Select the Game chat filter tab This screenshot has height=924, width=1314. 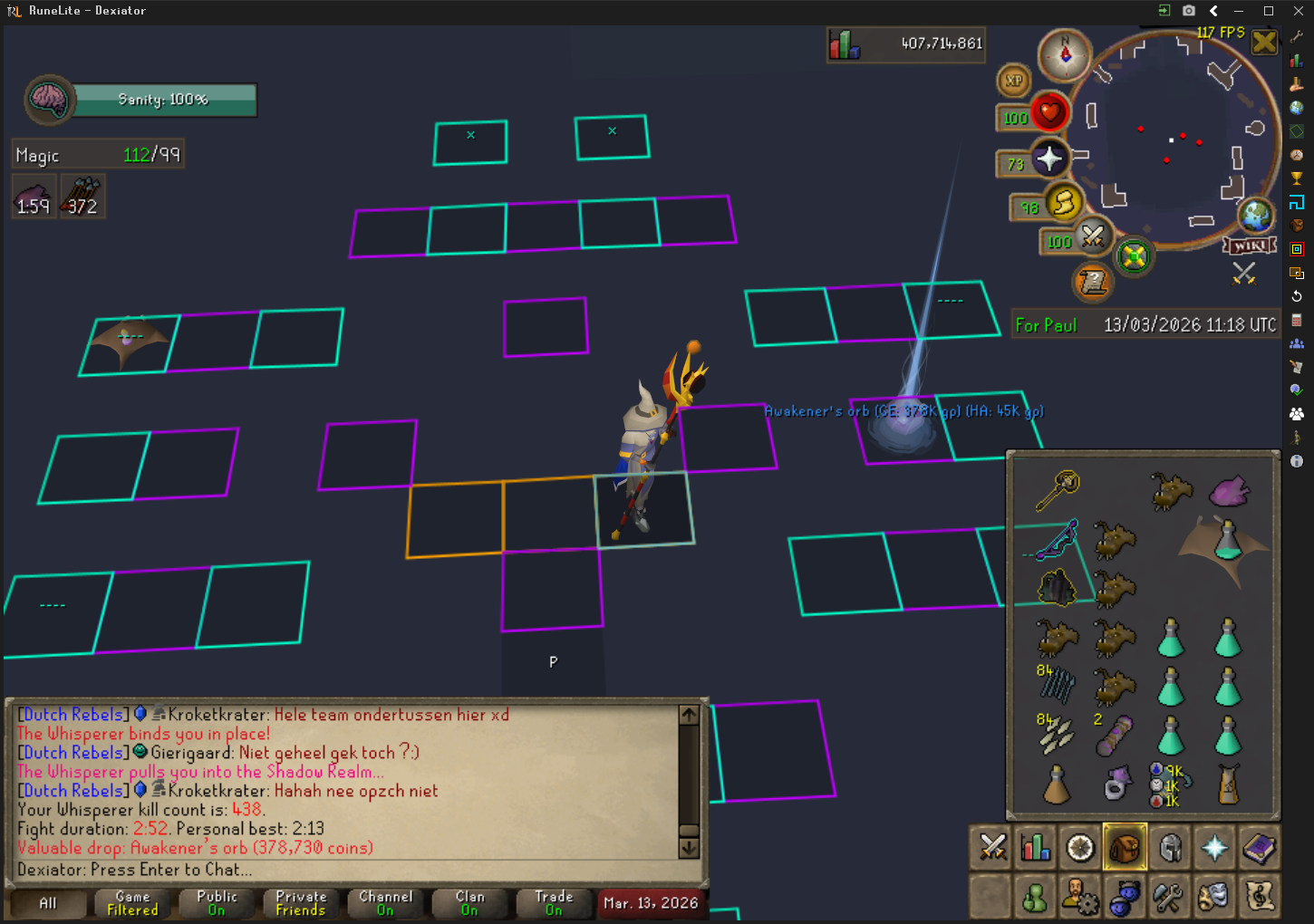132,903
